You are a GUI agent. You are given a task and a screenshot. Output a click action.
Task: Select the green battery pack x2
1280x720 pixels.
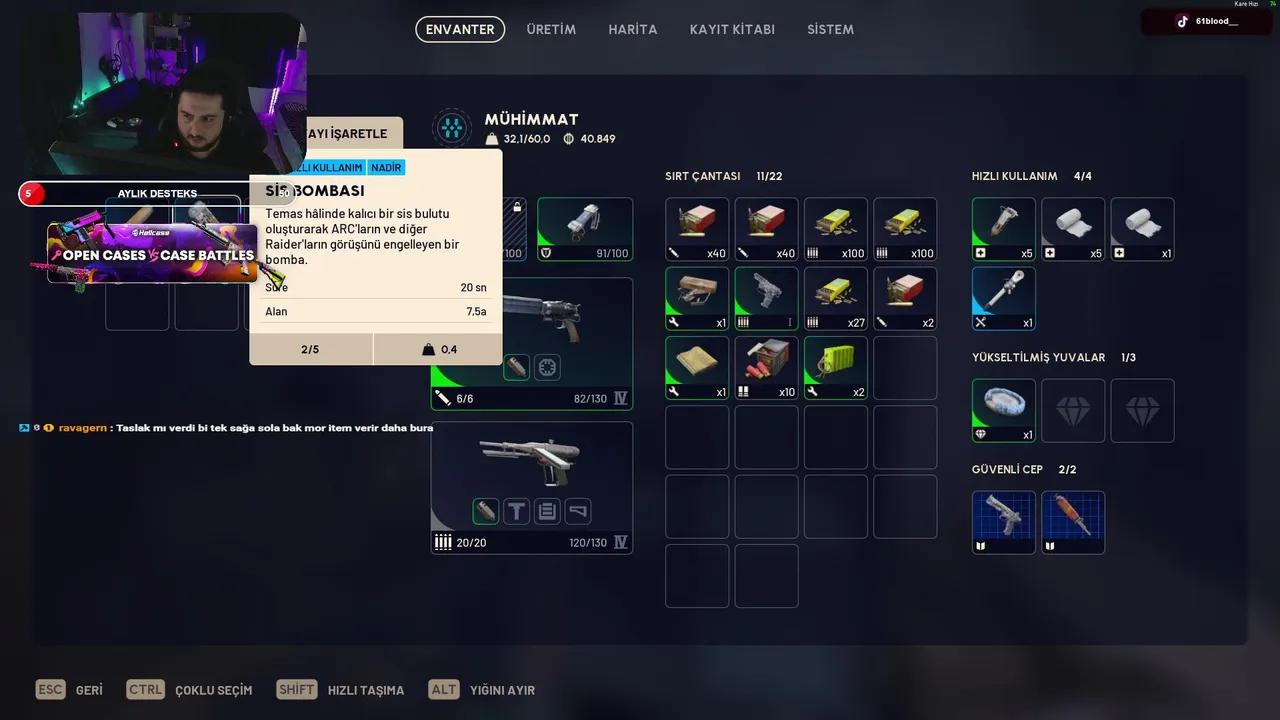click(835, 367)
